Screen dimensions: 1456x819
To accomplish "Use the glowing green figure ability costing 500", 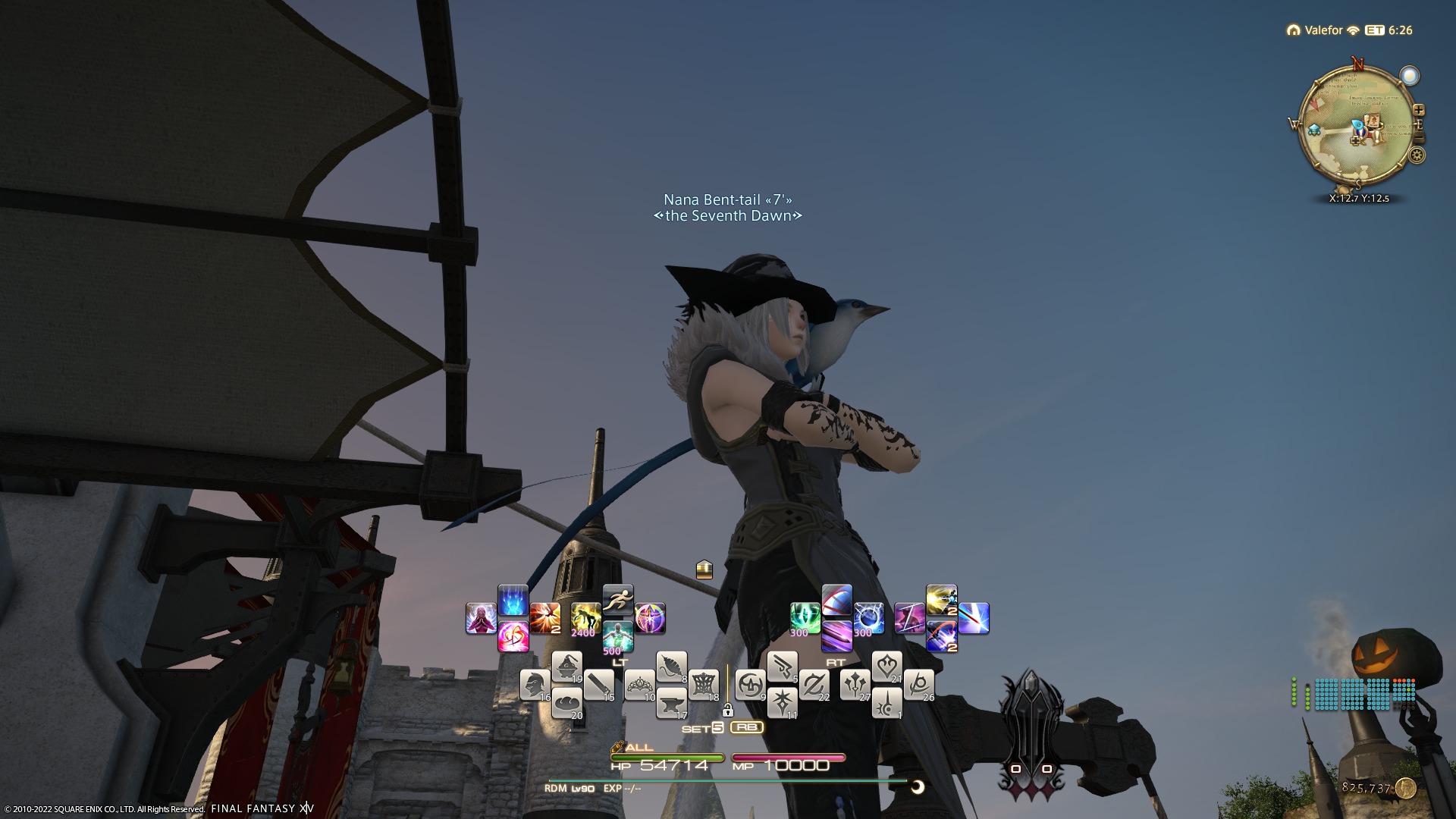I will [618, 637].
